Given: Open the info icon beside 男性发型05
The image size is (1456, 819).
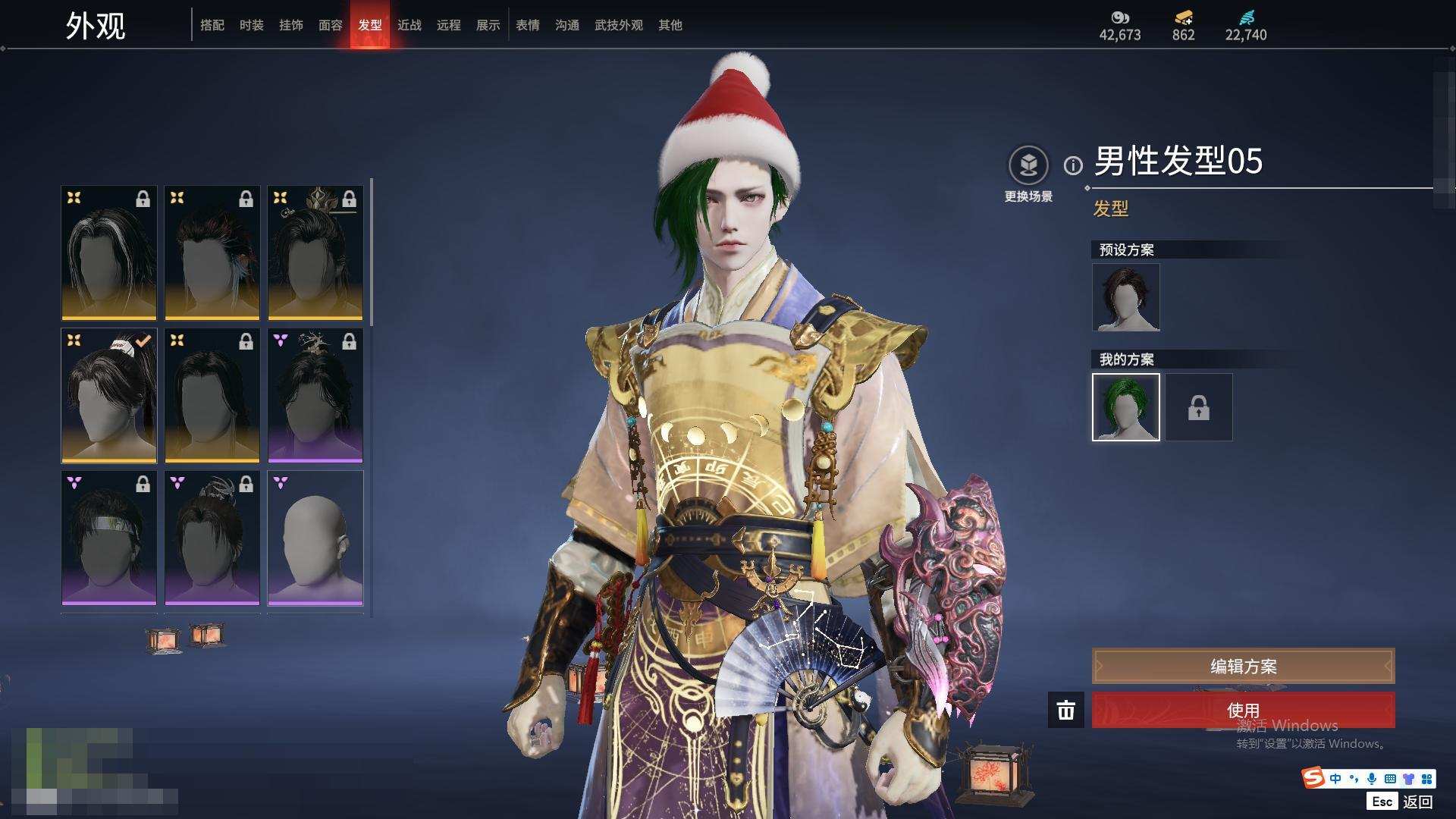Looking at the screenshot, I should pos(1073,165).
